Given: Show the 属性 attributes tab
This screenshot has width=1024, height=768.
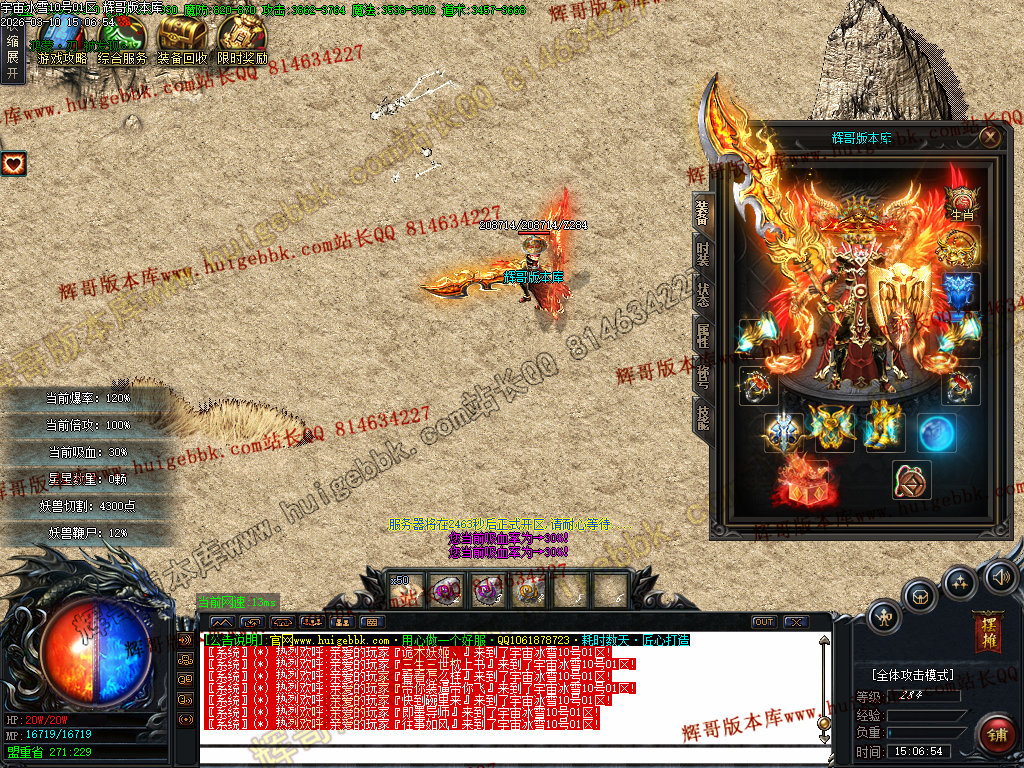Looking at the screenshot, I should click(x=703, y=335).
